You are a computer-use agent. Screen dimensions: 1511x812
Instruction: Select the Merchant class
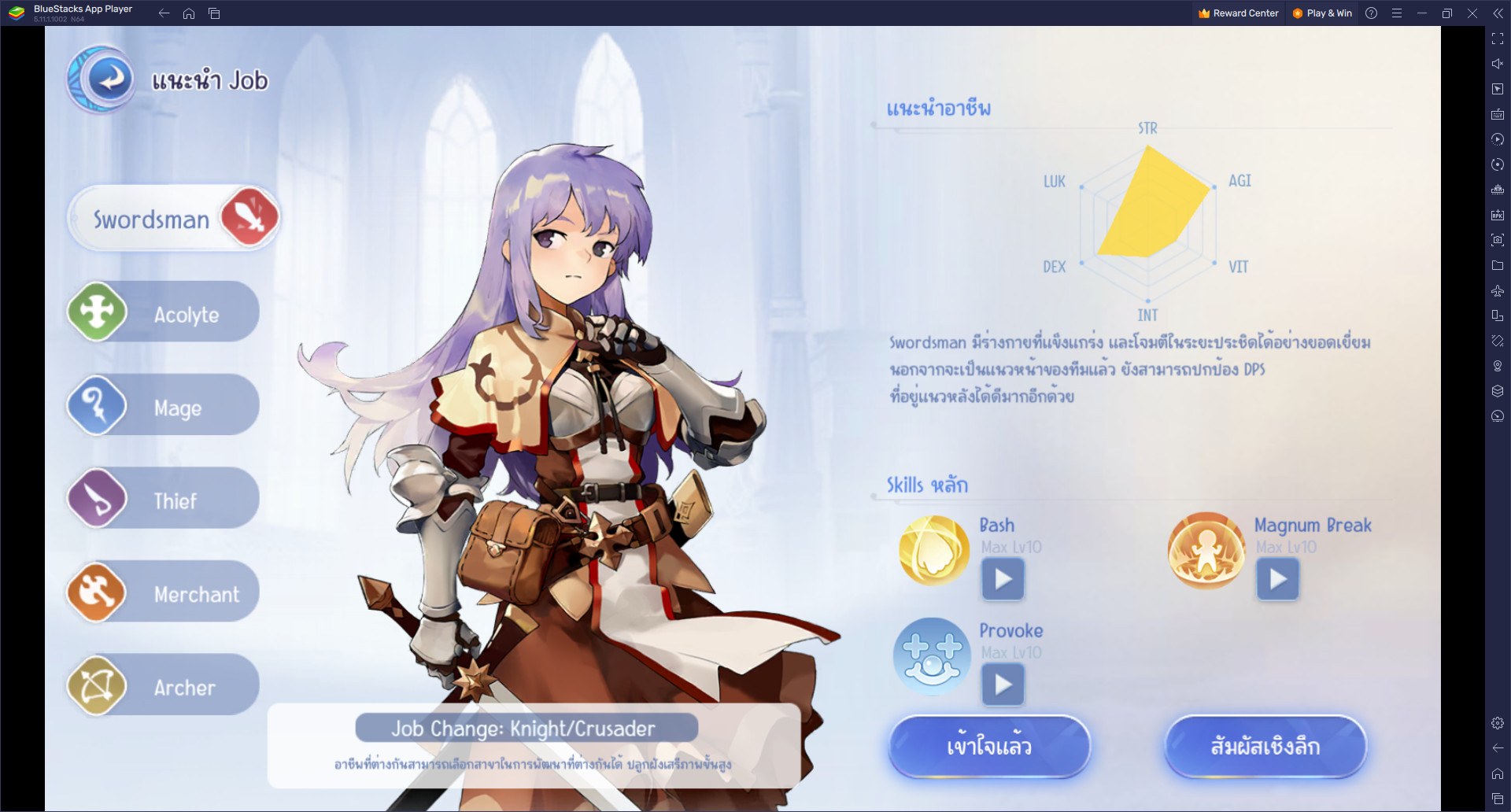(x=163, y=592)
